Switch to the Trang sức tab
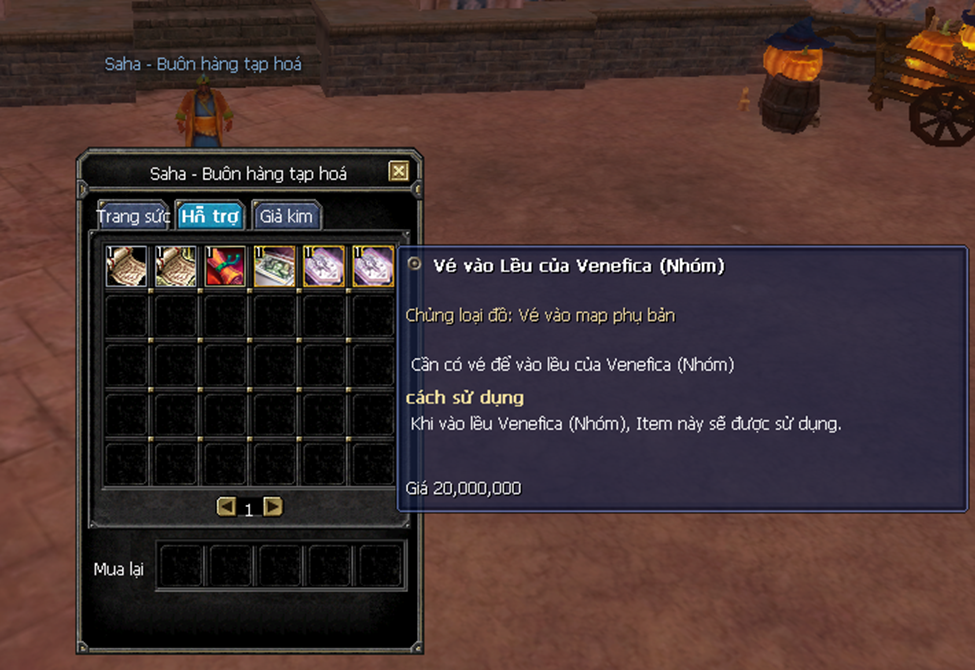Image resolution: width=975 pixels, height=670 pixels. (x=131, y=216)
